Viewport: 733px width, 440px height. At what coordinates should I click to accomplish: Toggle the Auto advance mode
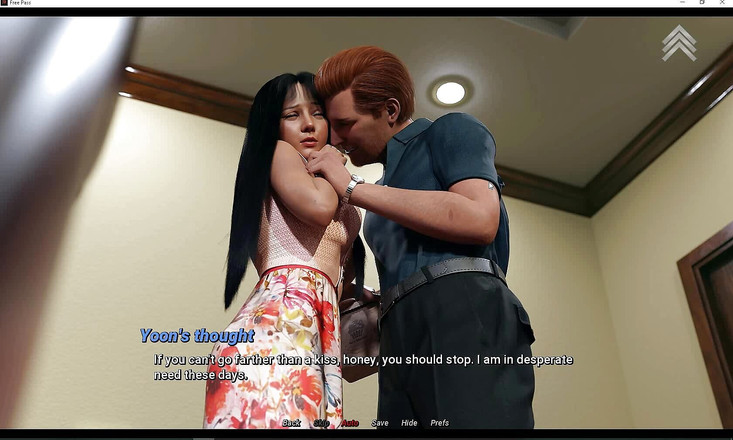350,423
